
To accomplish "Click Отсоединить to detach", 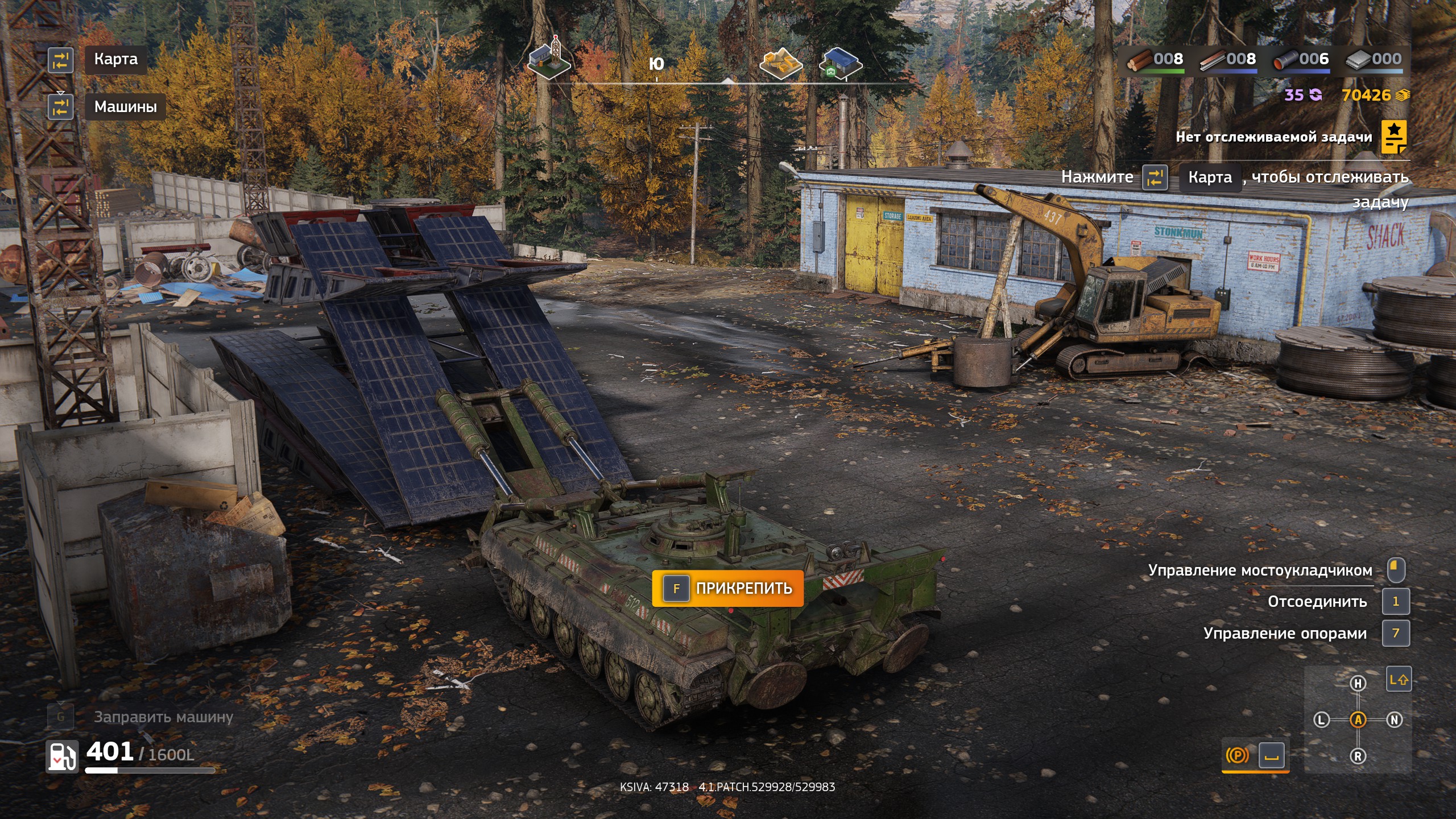I will (1317, 601).
